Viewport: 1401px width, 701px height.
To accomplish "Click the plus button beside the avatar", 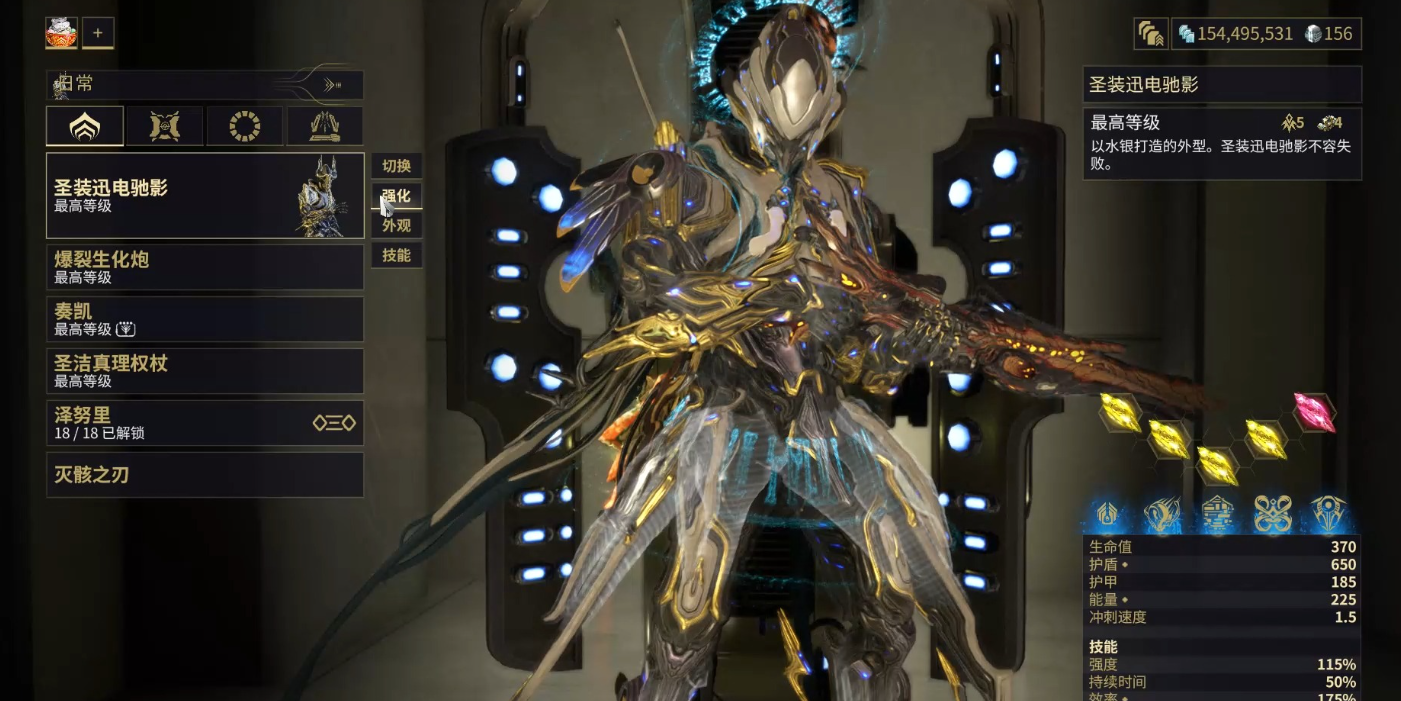I will click(98, 33).
